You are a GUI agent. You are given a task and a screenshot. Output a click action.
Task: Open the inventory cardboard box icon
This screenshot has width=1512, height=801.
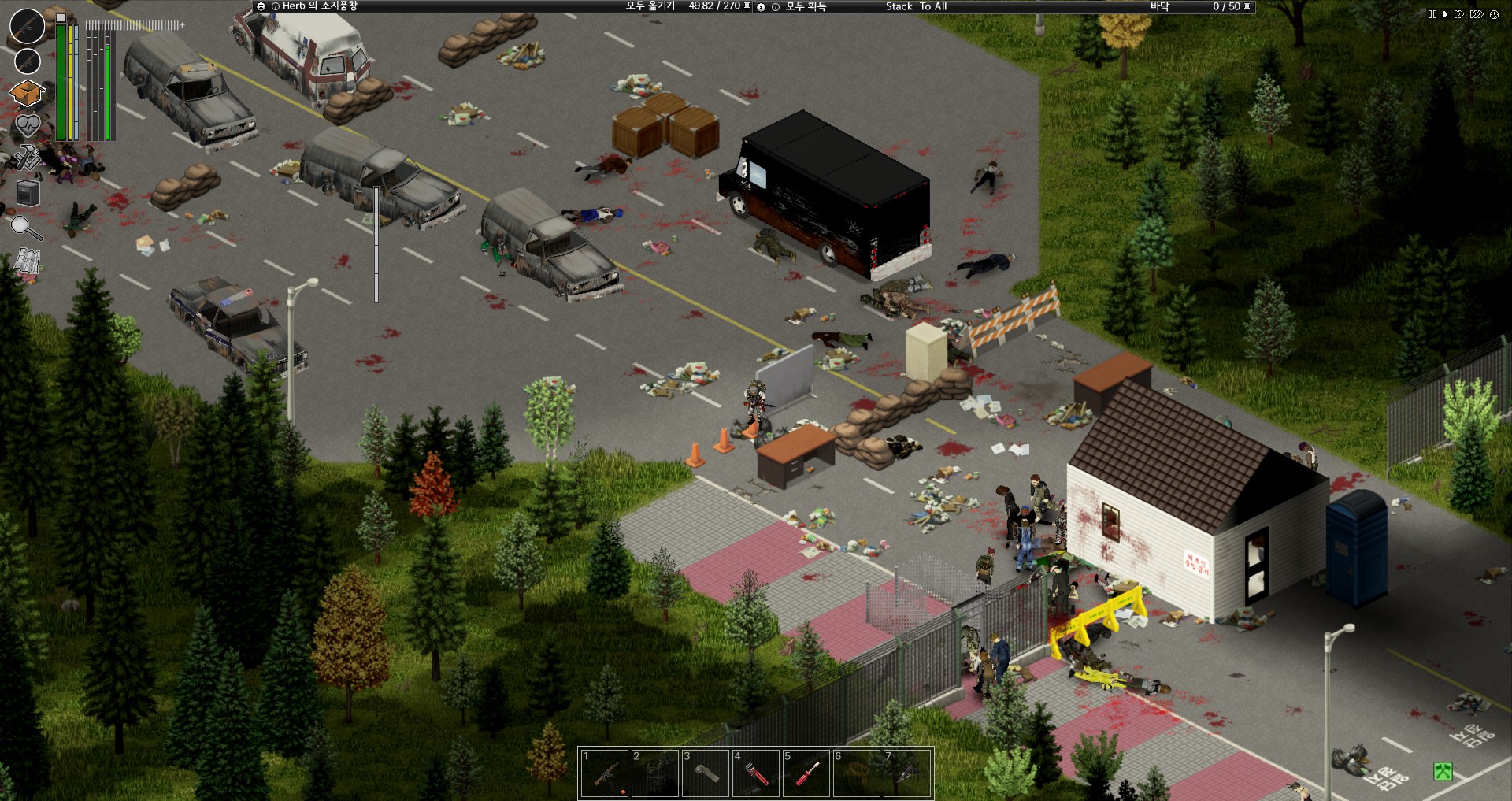pyautogui.click(x=27, y=93)
